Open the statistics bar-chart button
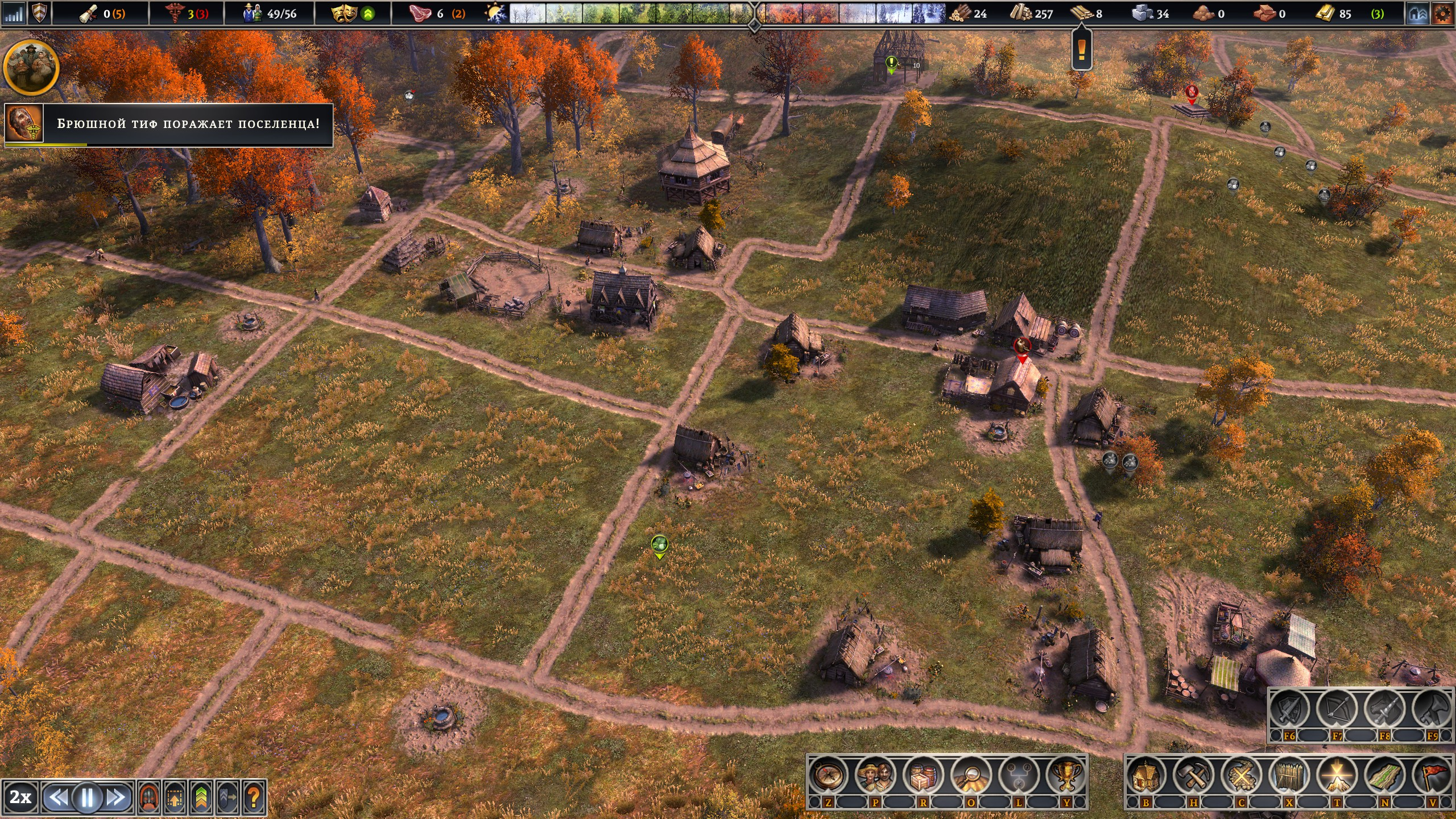Screen dimensions: 1456x819 14,14
